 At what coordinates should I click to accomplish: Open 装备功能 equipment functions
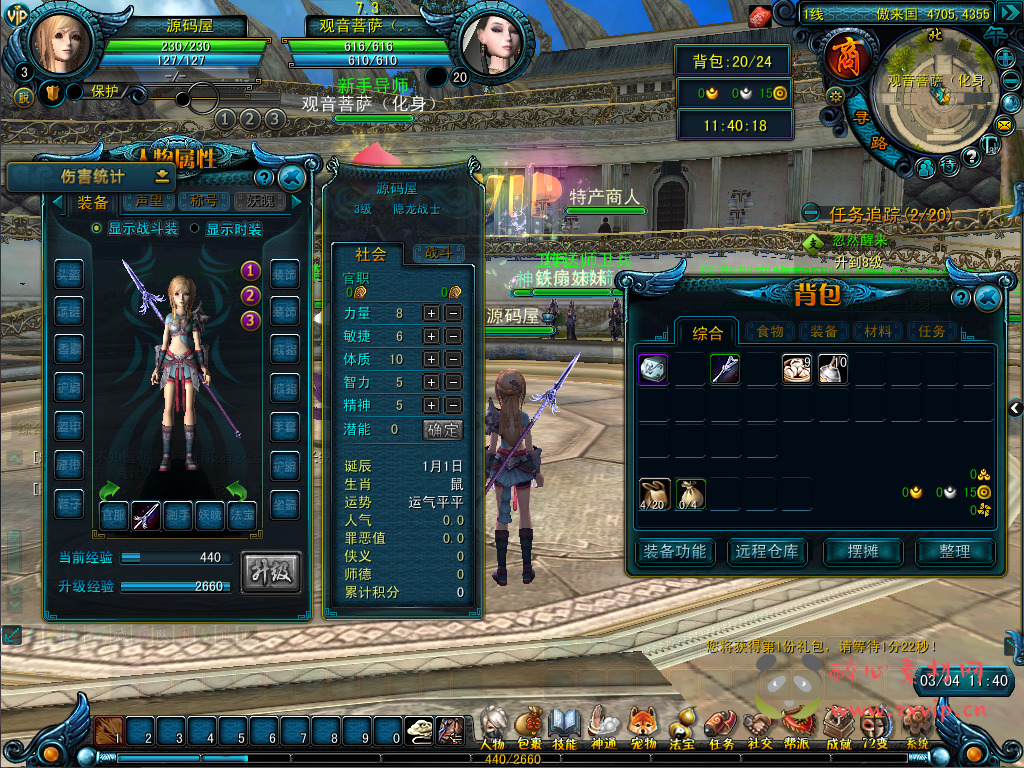(x=674, y=551)
